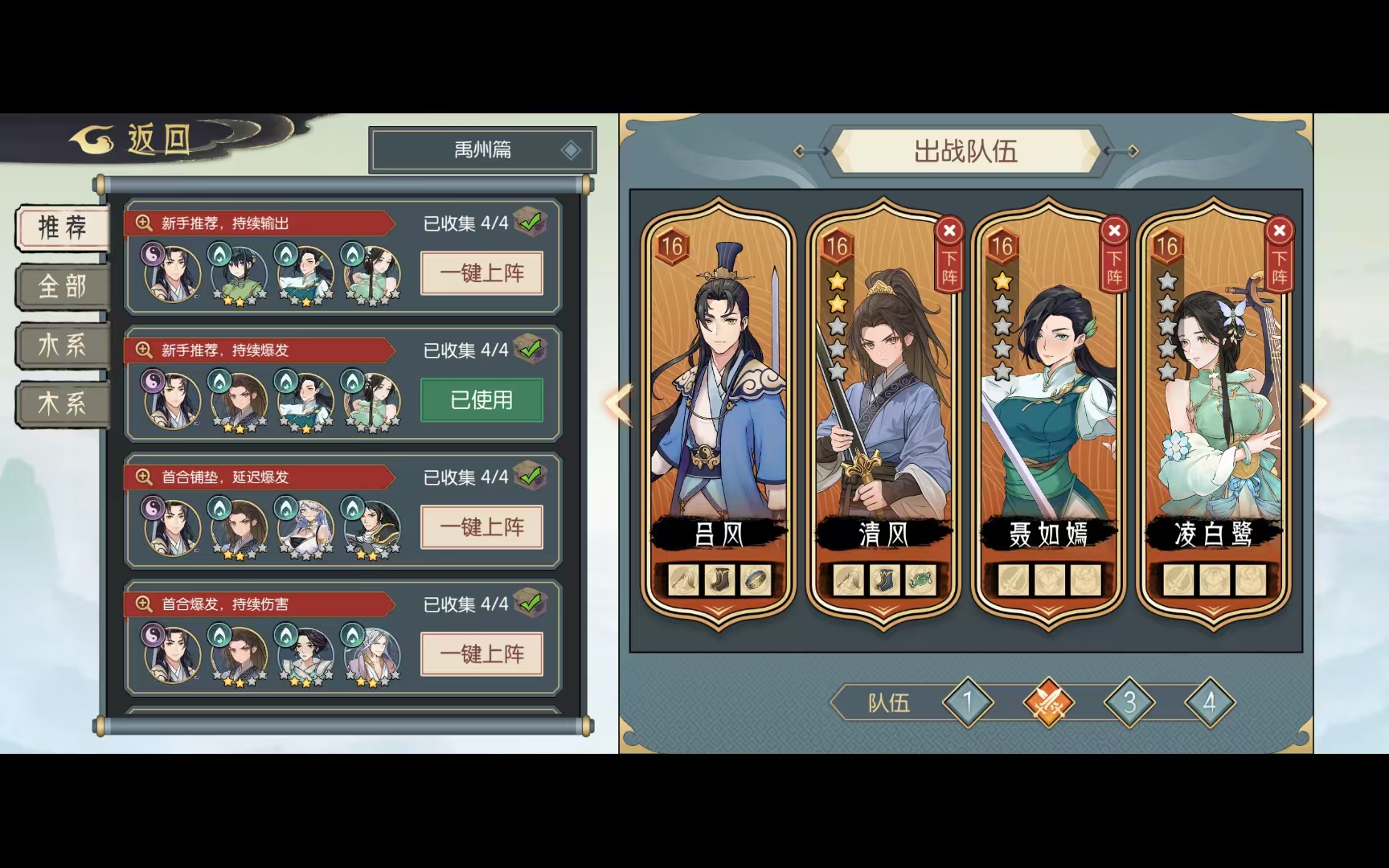The width and height of the screenshot is (1389, 868).
Task: Expand the next team page with right chevron
Action: click(1312, 406)
